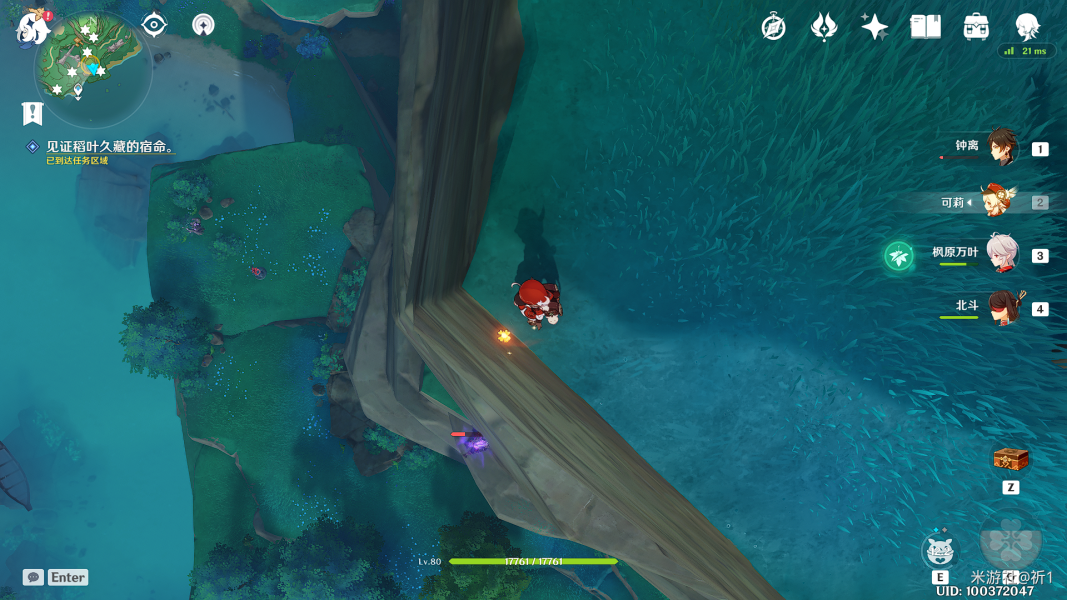The width and height of the screenshot is (1067, 600).
Task: Activate the eye-shaped icon beside the minimap
Action: click(154, 24)
